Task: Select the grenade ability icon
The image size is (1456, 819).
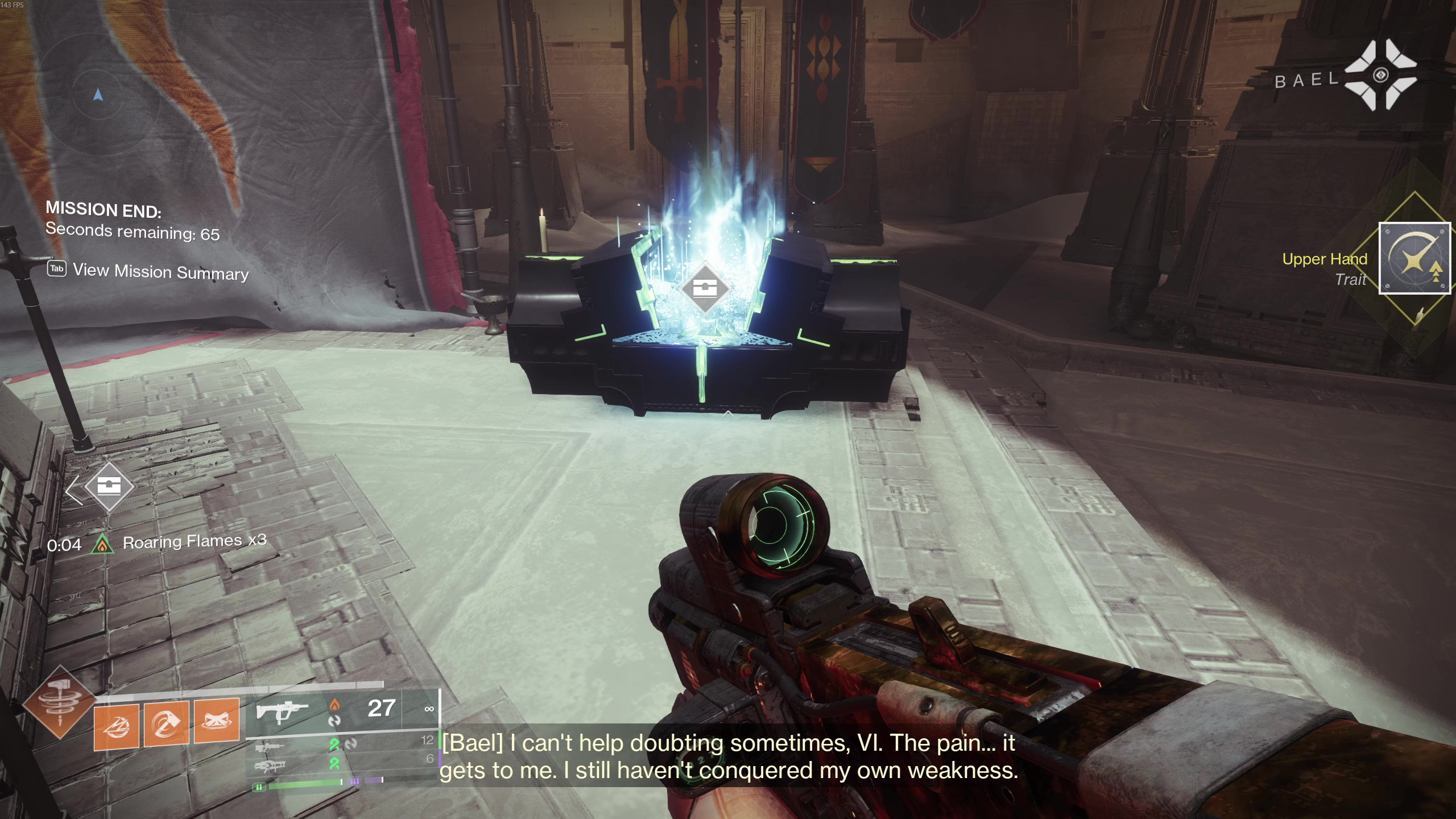Action: pos(117,726)
